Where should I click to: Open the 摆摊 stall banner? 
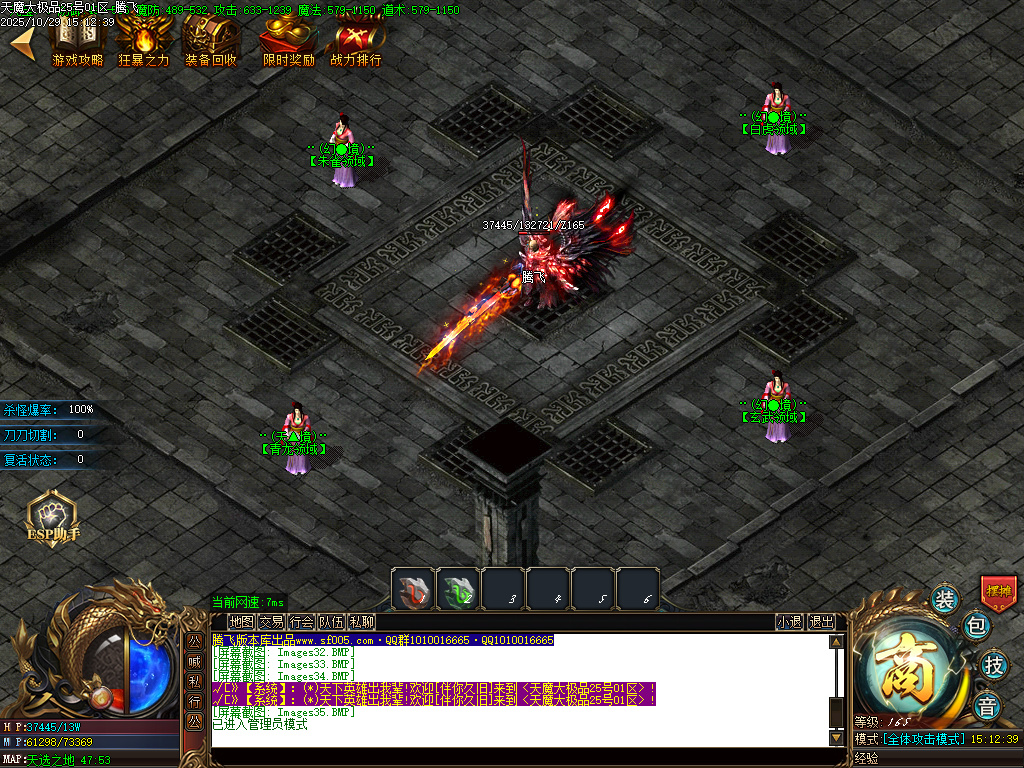(998, 591)
